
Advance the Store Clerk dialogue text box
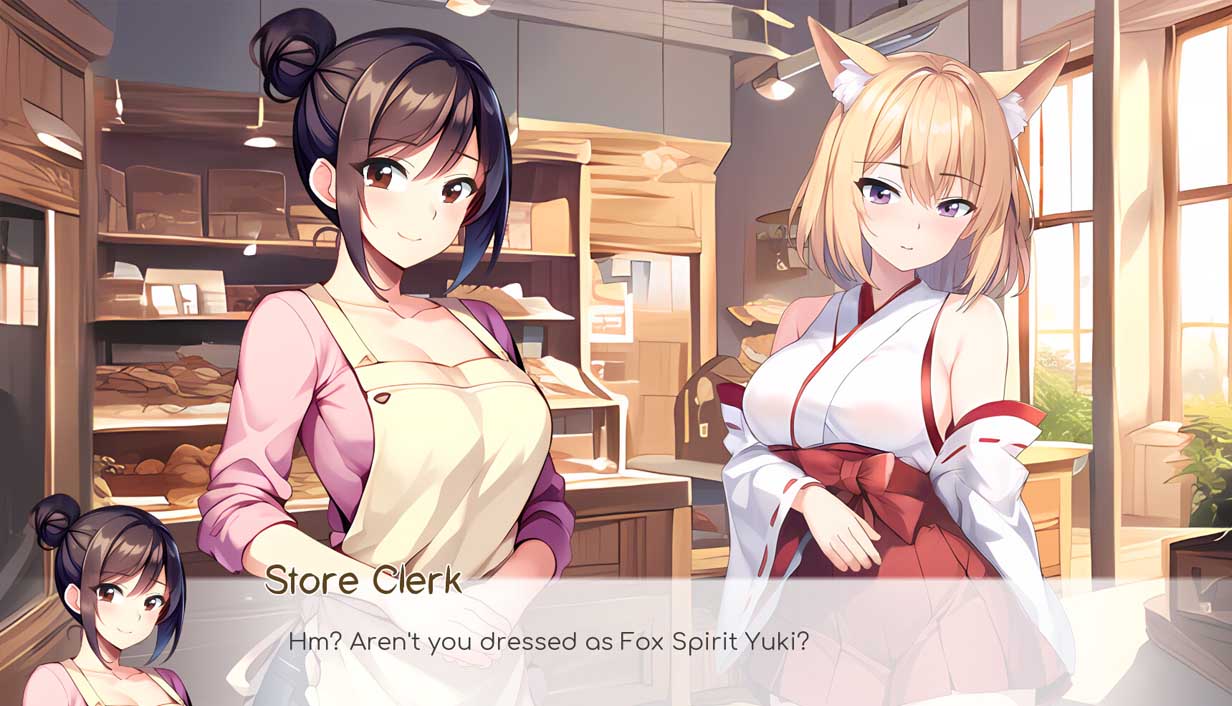pyautogui.click(x=640, y=640)
